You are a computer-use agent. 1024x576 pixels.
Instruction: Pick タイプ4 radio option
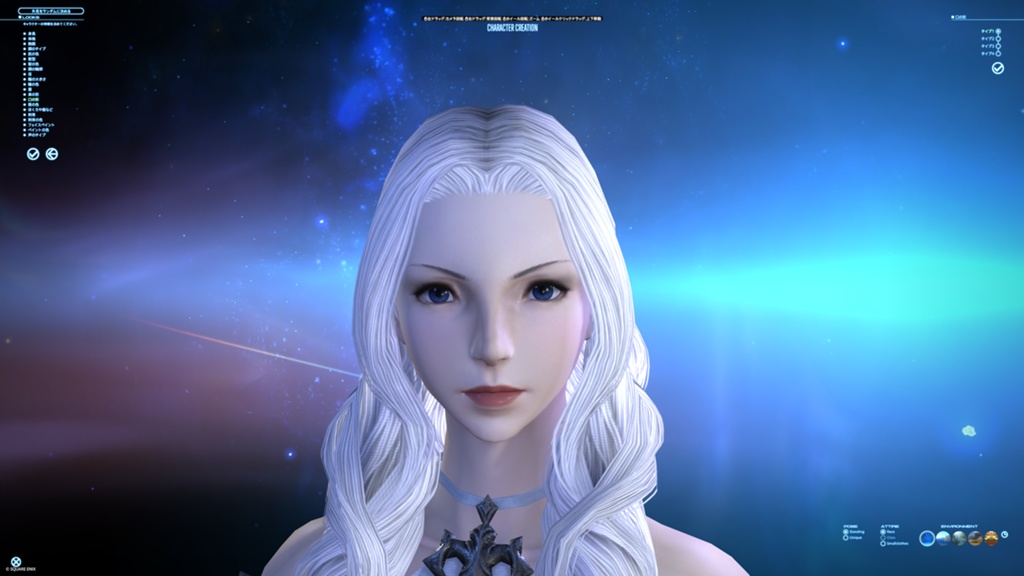coord(998,53)
